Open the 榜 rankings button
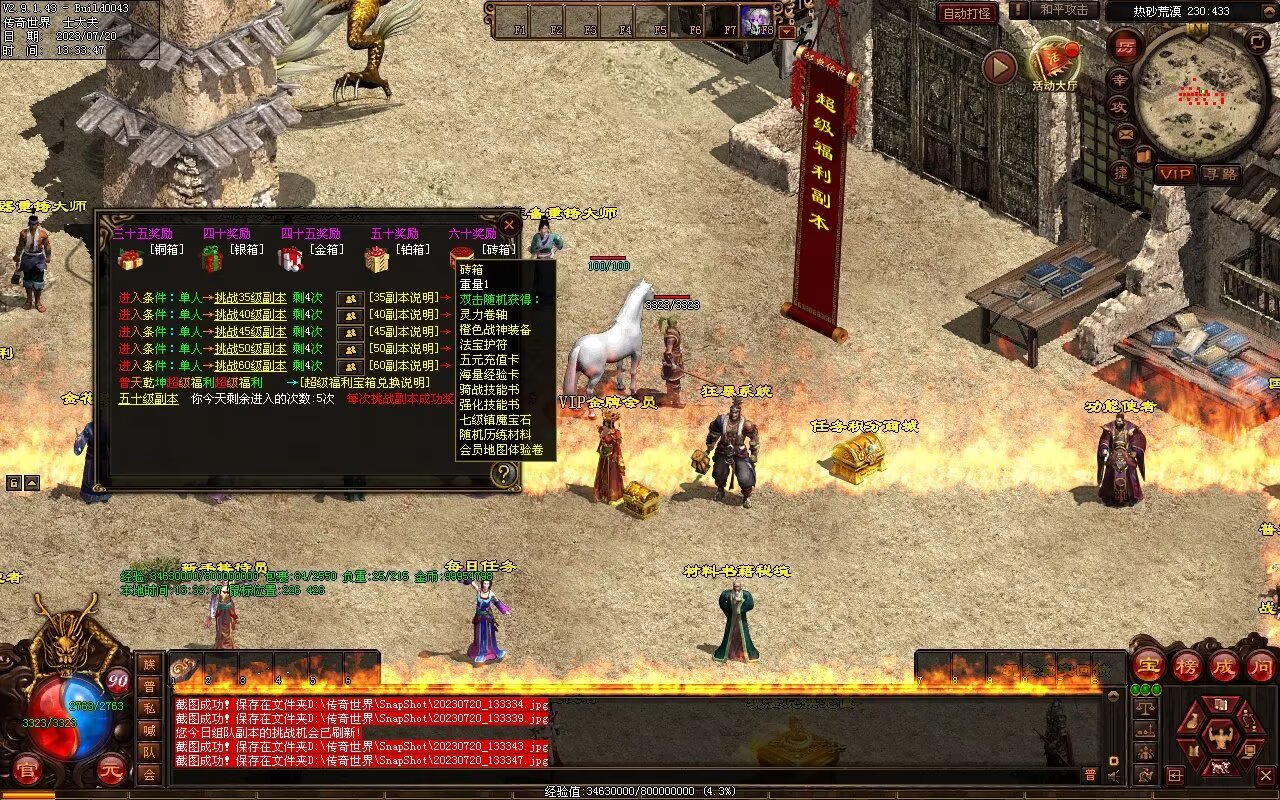The height and width of the screenshot is (800, 1280). (1187, 666)
